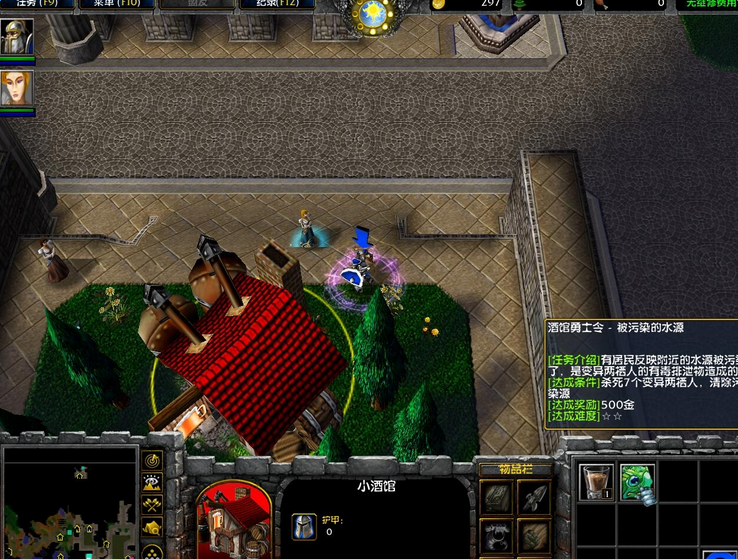Click the armor helmet stat icon
The image size is (738, 559).
click(303, 526)
